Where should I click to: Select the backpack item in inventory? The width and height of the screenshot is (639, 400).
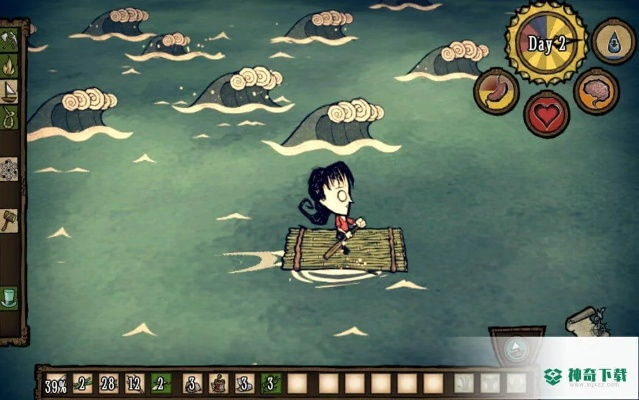(217, 384)
